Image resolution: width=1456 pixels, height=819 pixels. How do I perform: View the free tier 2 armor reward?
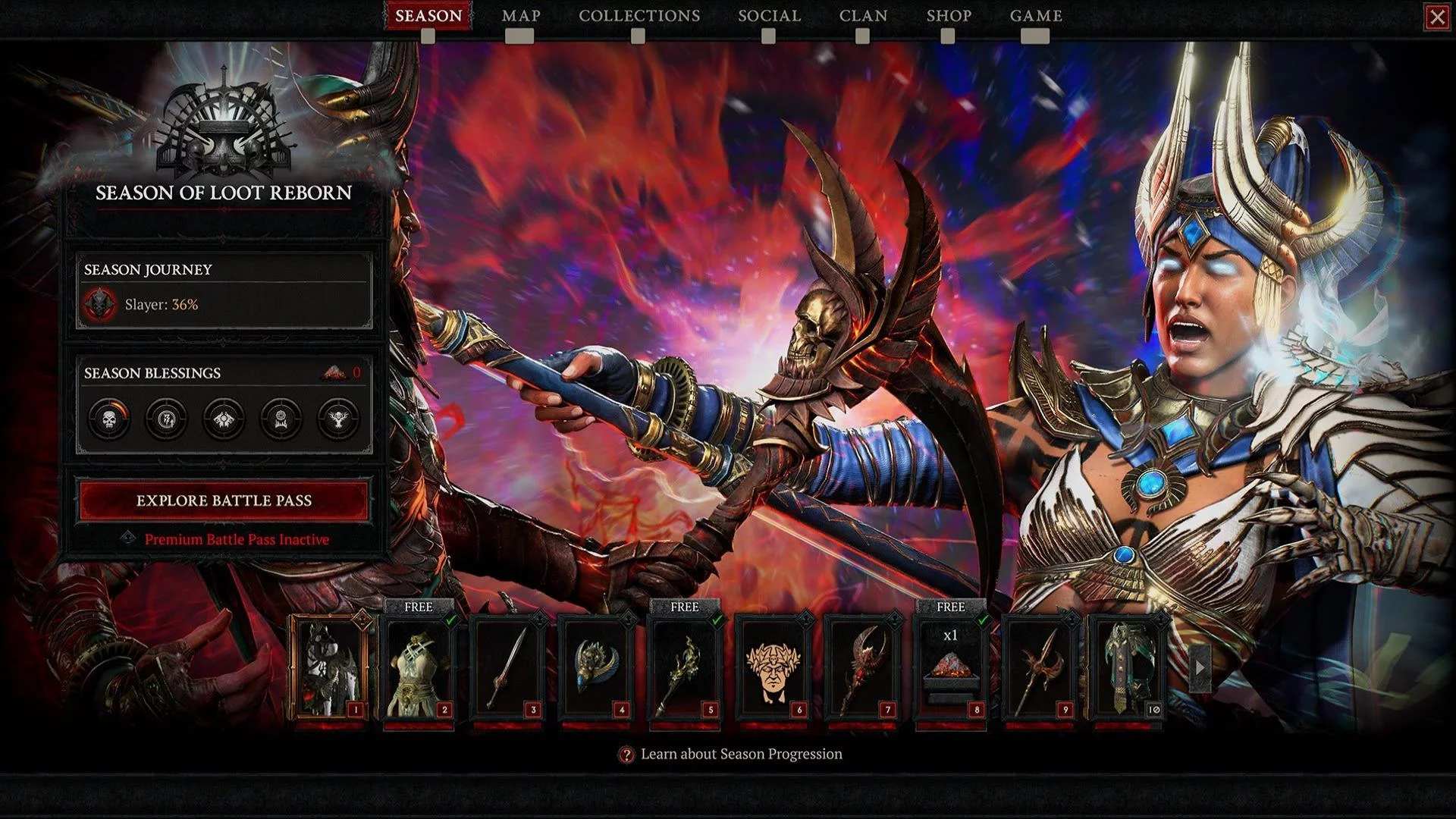(x=419, y=669)
